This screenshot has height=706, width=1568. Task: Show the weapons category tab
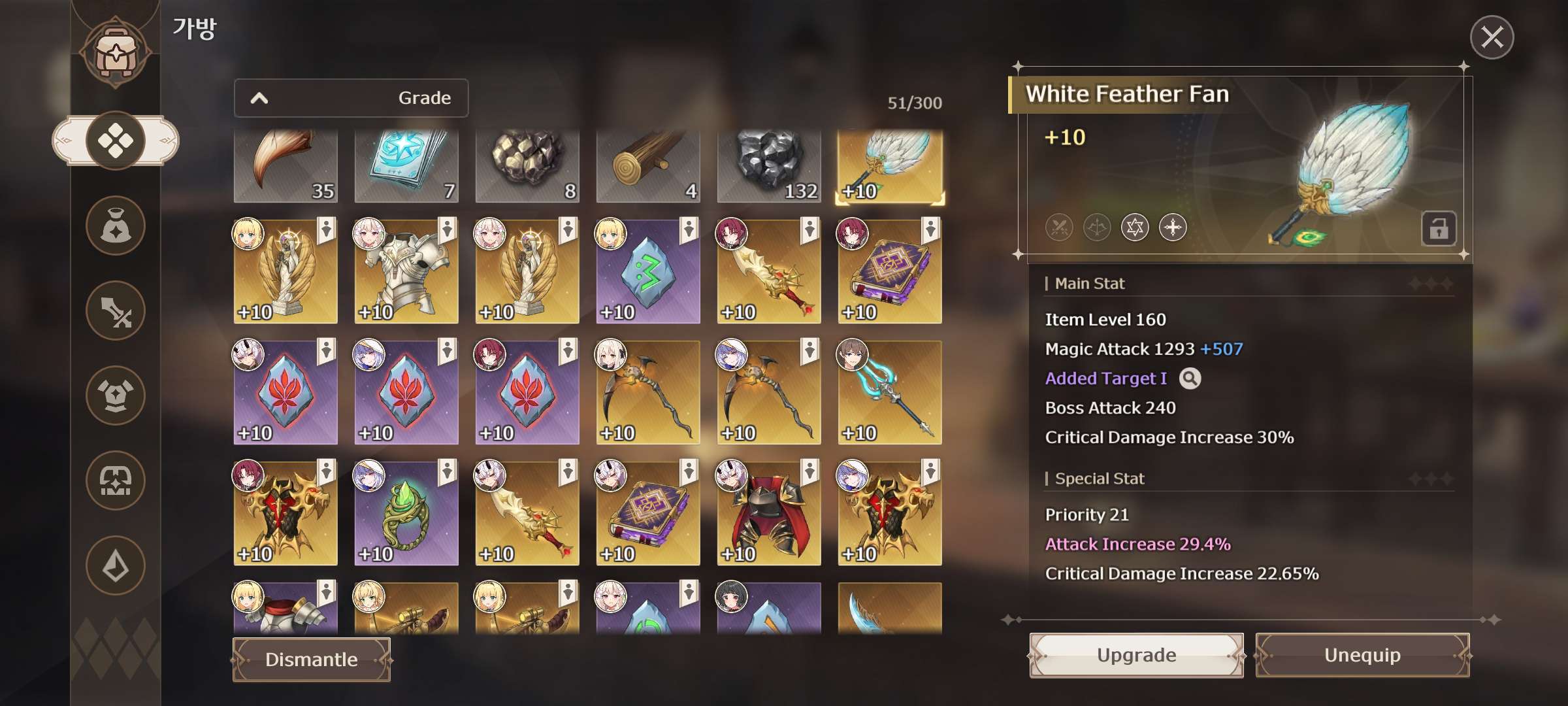(116, 311)
